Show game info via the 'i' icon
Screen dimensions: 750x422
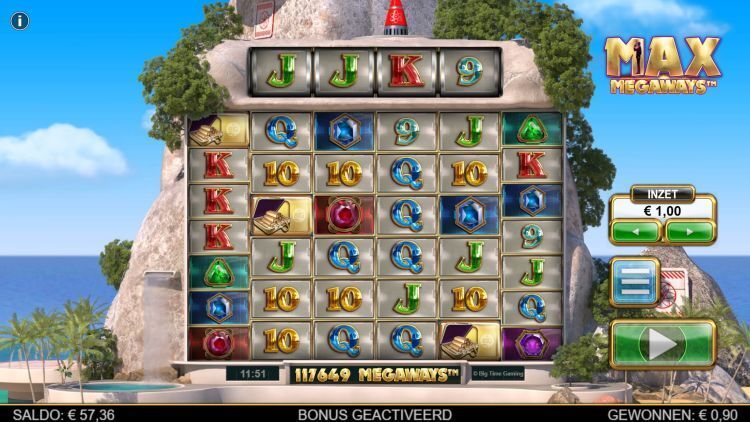[x=20, y=20]
